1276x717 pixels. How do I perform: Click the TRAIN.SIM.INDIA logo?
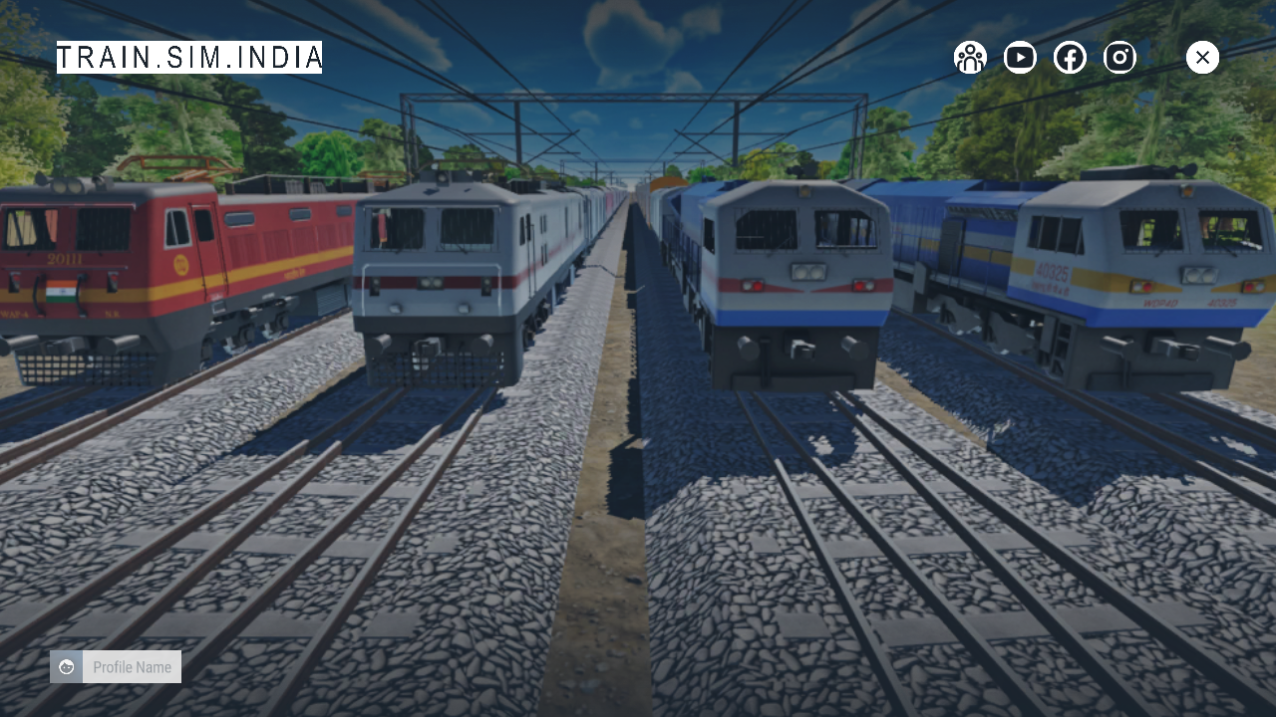(189, 58)
